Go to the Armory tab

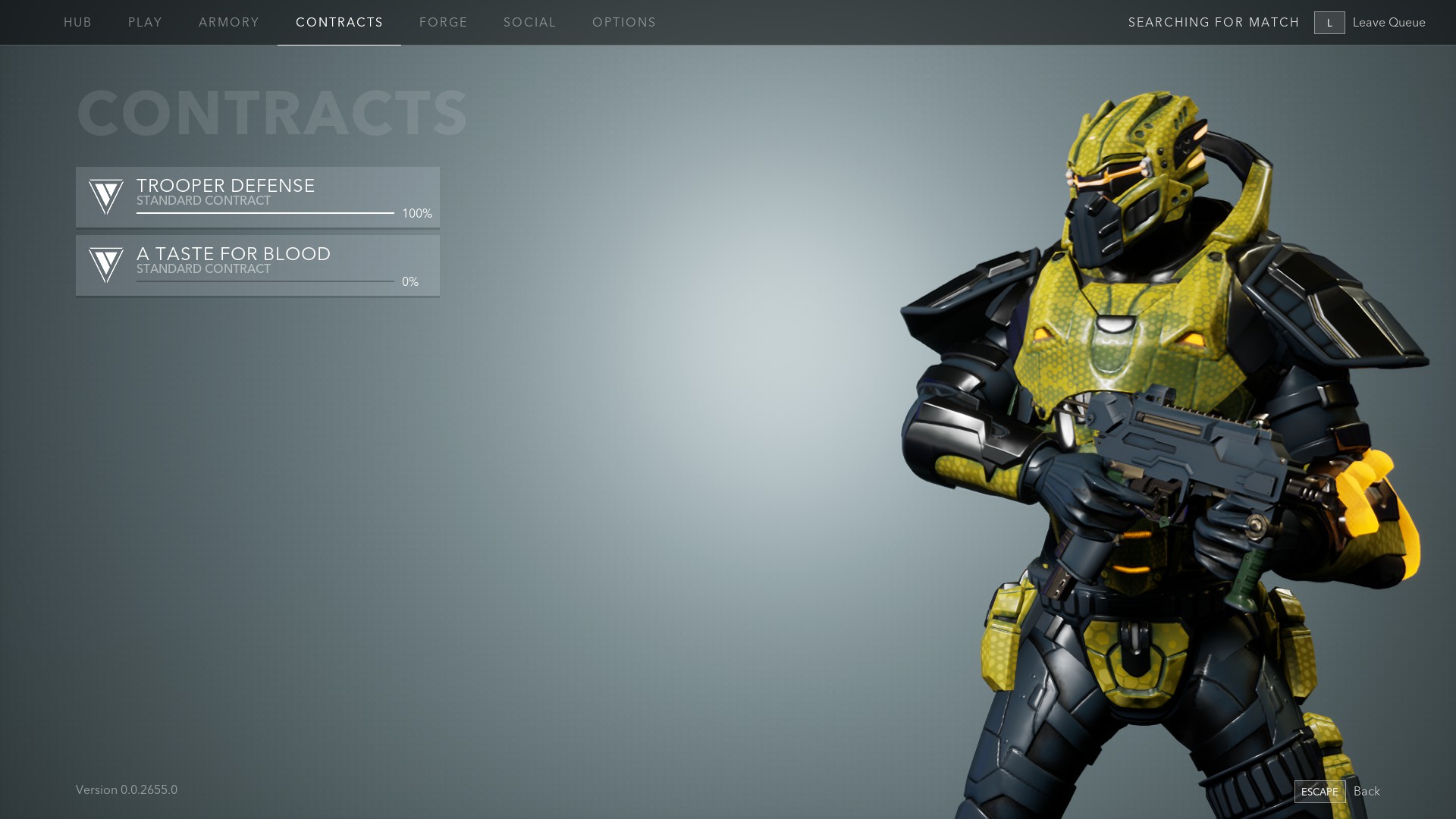(x=229, y=23)
